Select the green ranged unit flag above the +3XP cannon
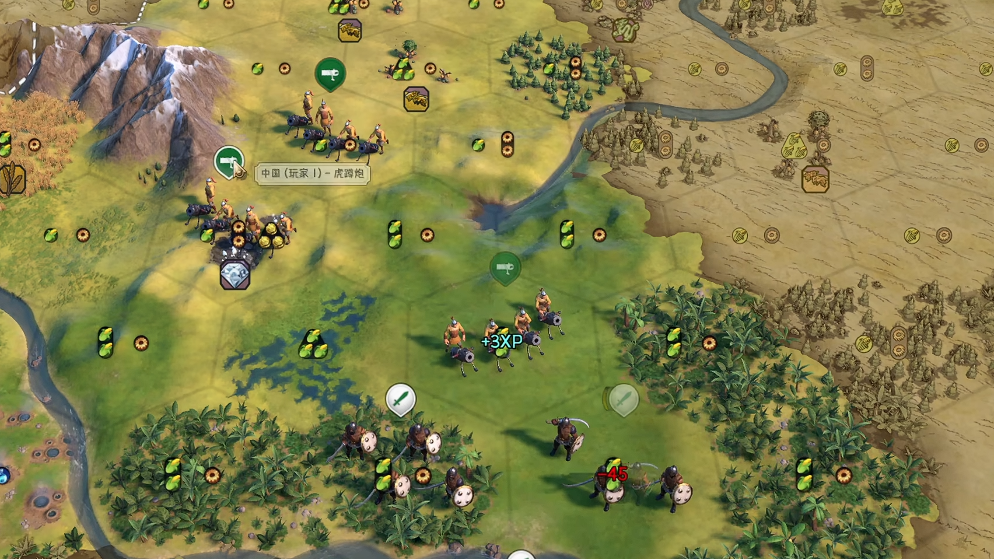Screen dimensions: 994x559 (x=505, y=267)
